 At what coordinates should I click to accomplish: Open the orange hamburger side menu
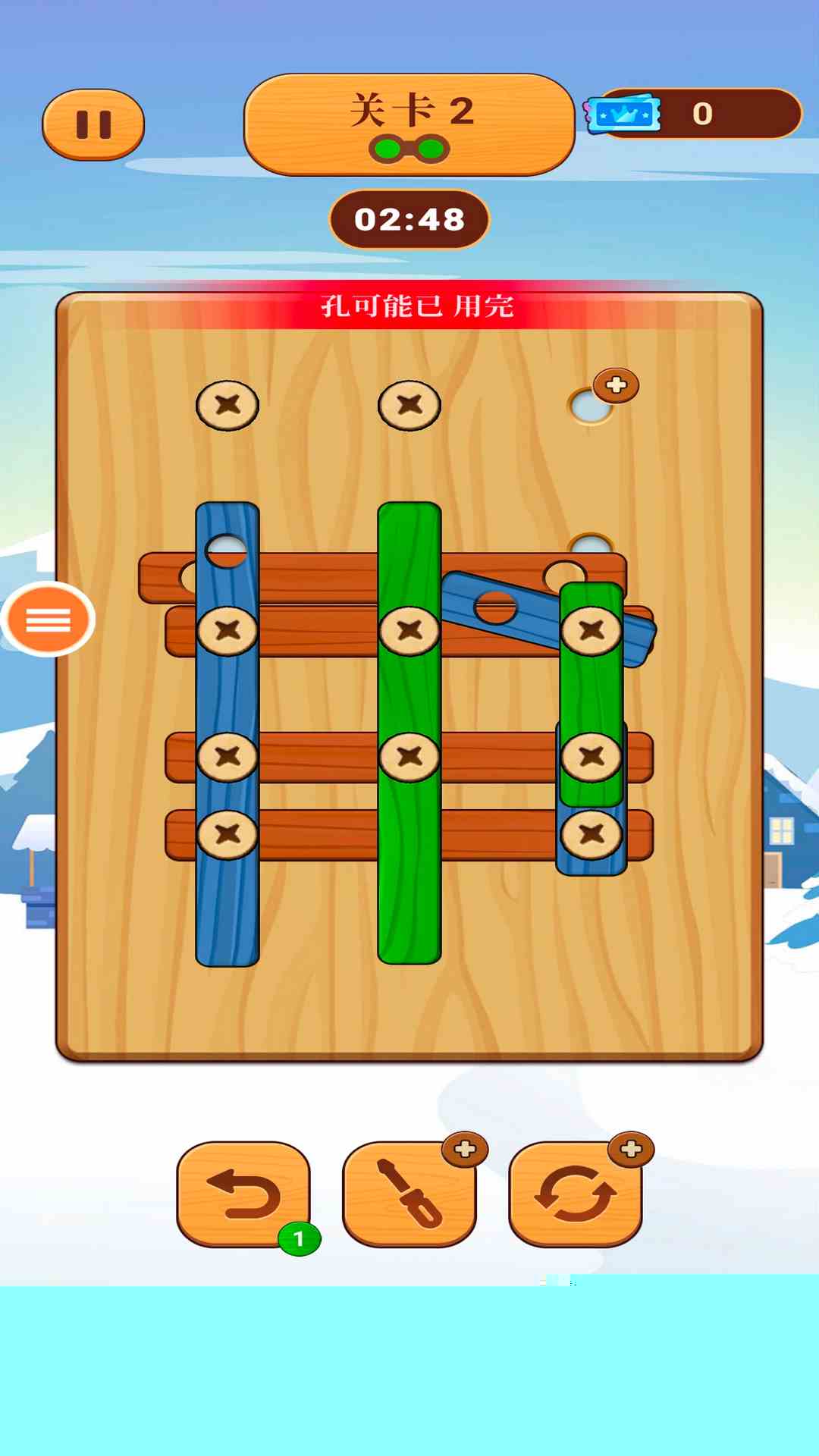[49, 620]
